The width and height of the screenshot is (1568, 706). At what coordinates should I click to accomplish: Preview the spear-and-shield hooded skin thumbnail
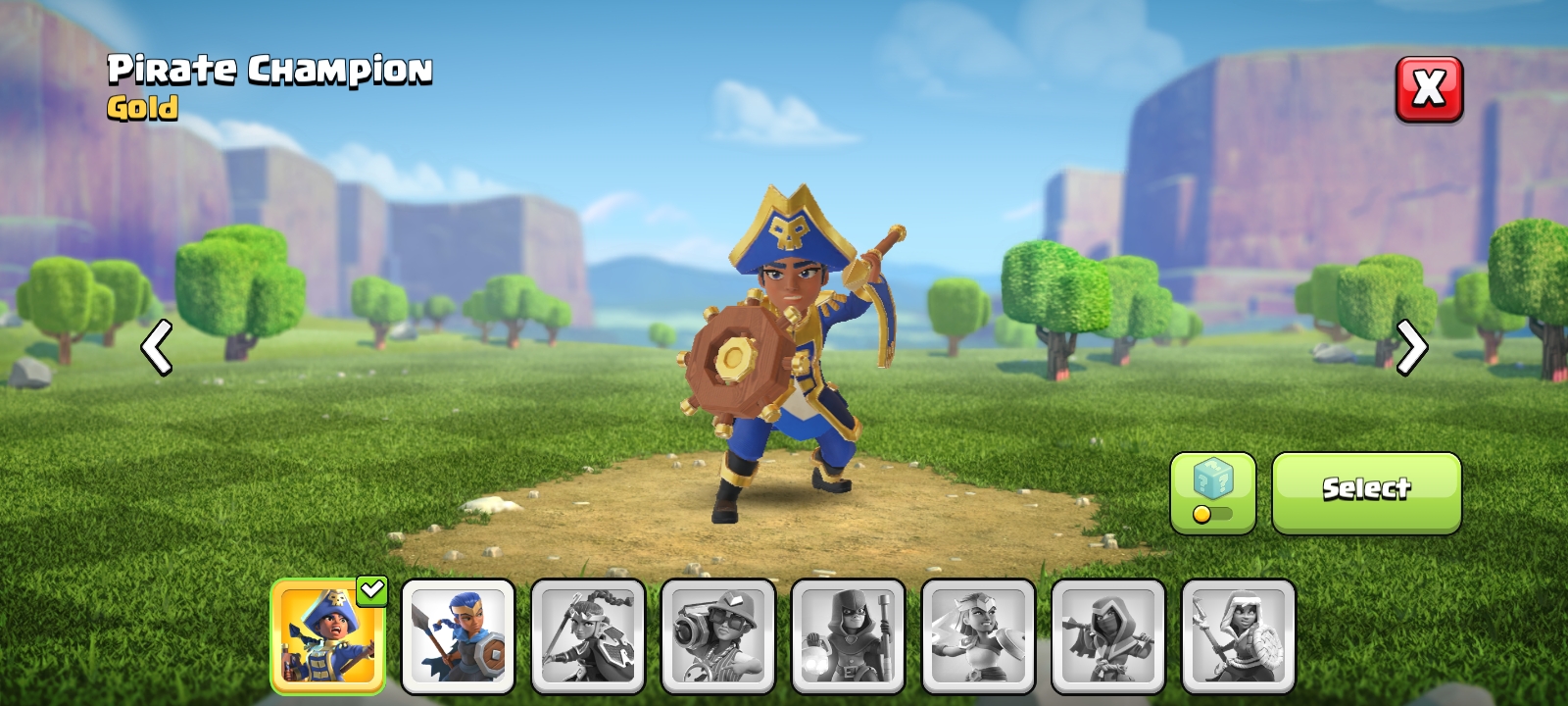pos(1240,635)
